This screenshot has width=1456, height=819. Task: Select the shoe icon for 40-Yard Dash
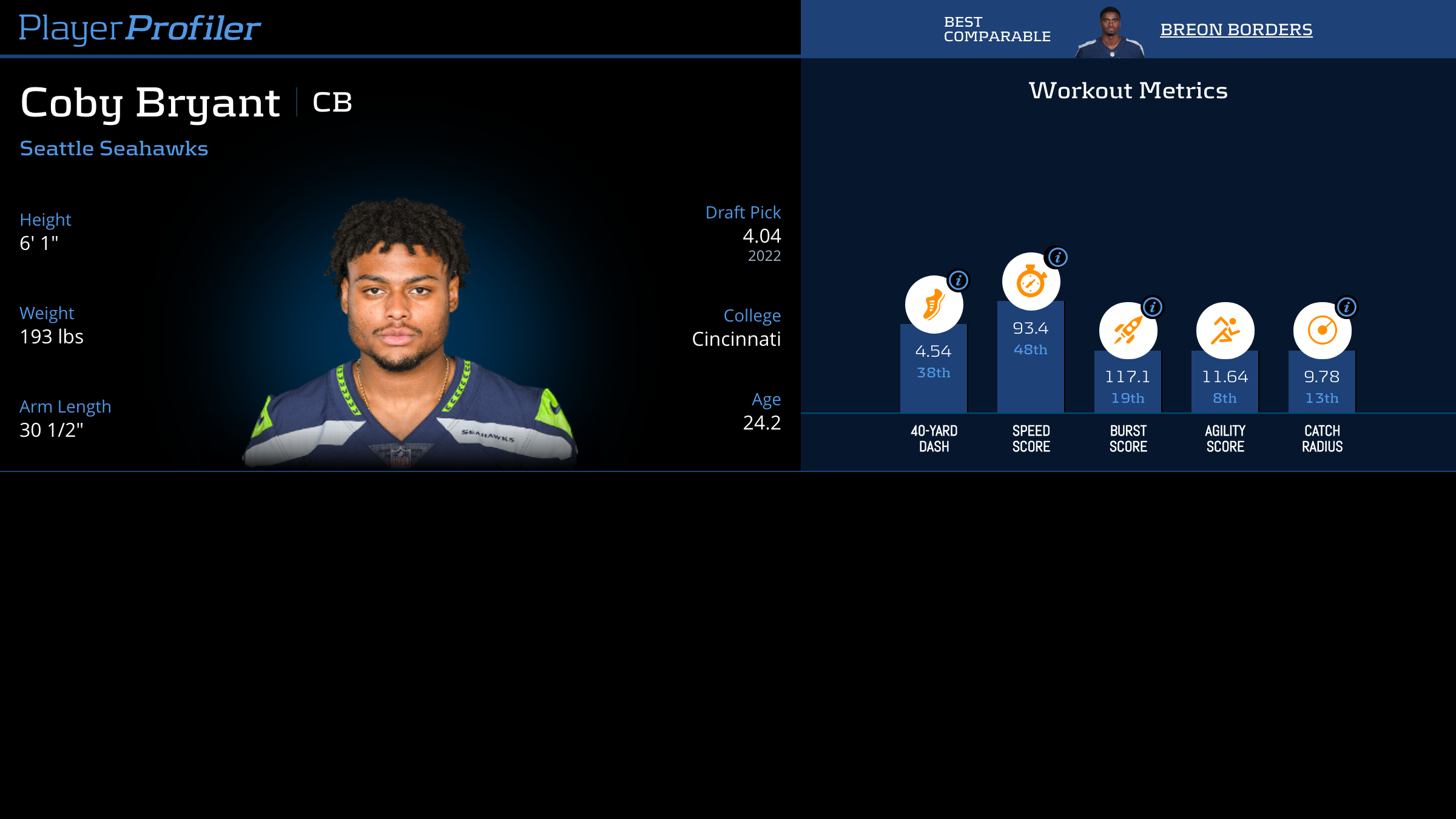click(x=934, y=304)
